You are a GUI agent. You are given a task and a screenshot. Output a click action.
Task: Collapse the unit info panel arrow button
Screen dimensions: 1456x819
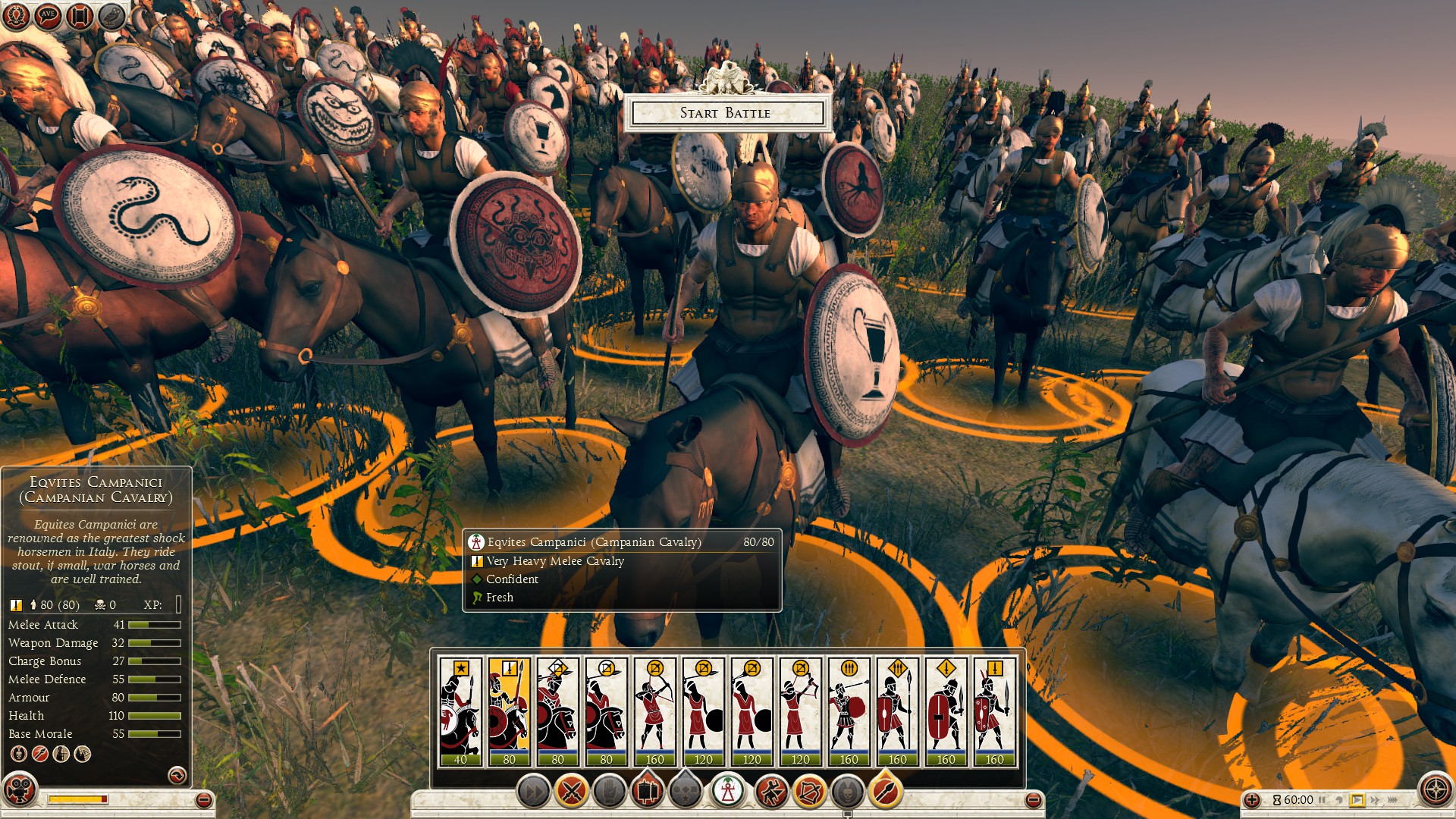point(177,775)
